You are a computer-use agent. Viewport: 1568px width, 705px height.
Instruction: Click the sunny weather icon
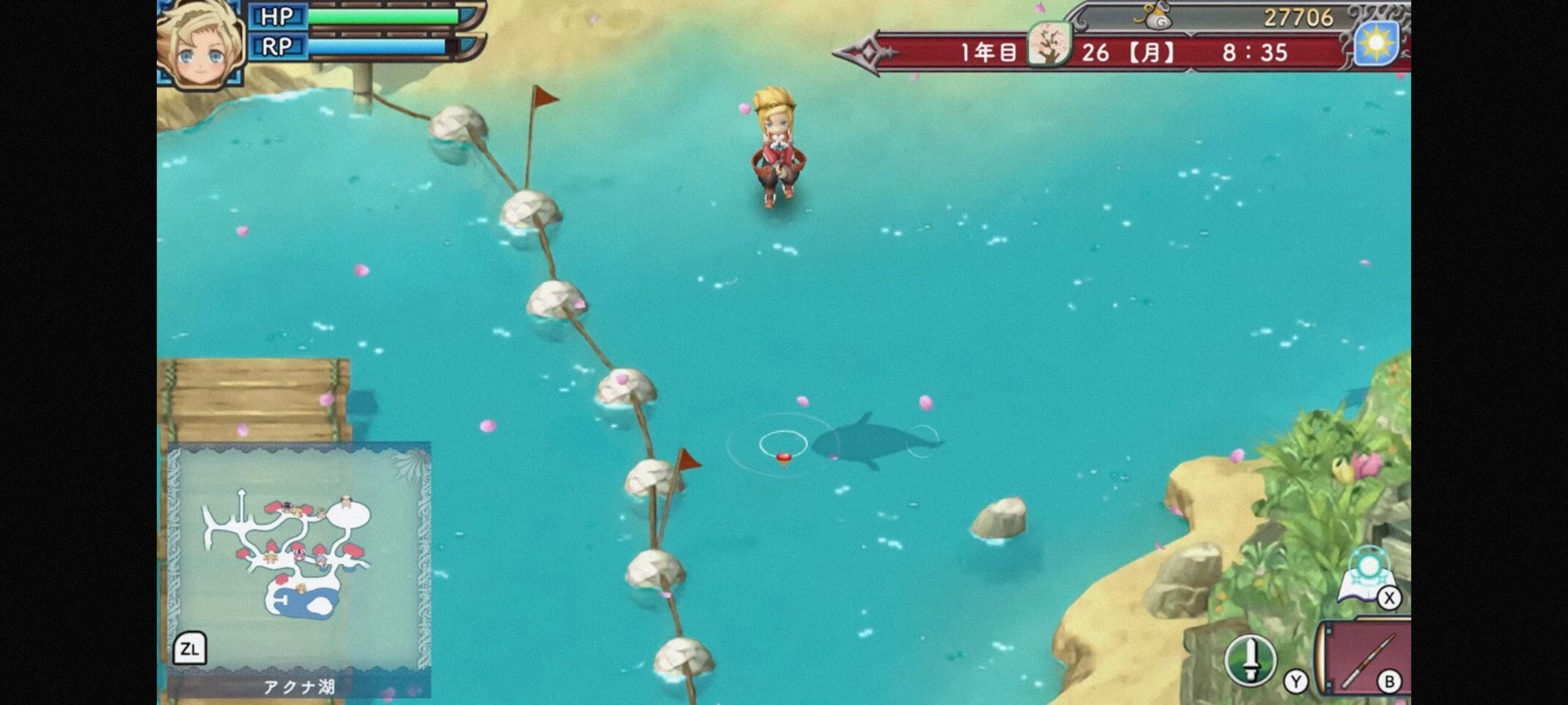(x=1376, y=43)
